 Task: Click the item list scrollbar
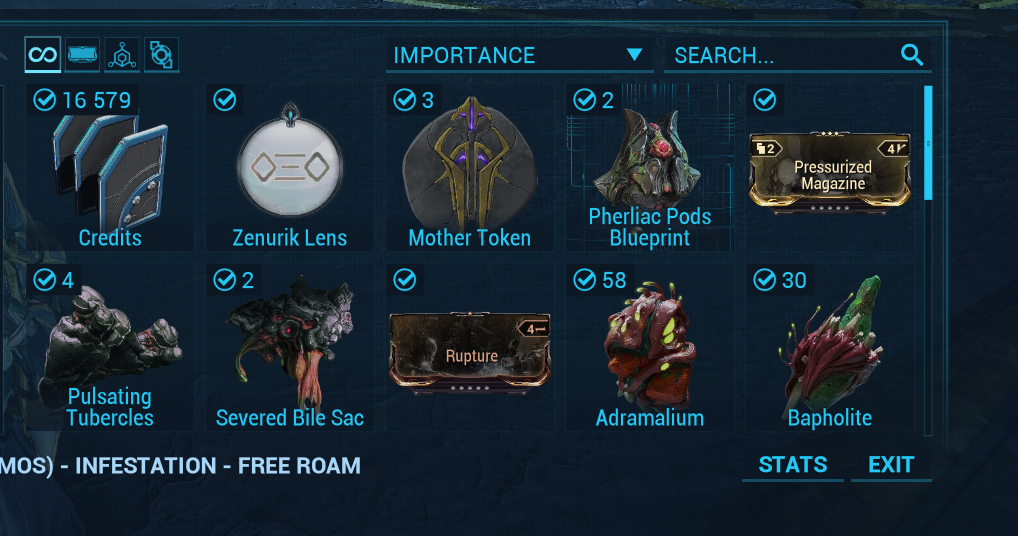[929, 143]
